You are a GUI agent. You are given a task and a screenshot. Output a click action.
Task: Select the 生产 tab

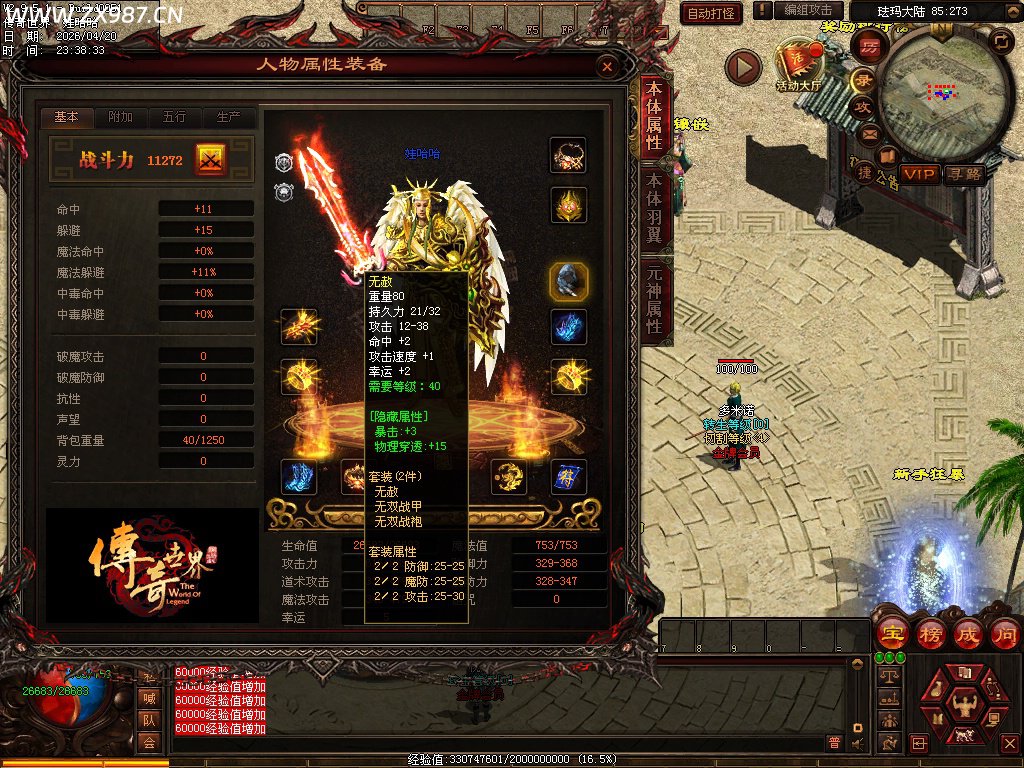[x=228, y=117]
